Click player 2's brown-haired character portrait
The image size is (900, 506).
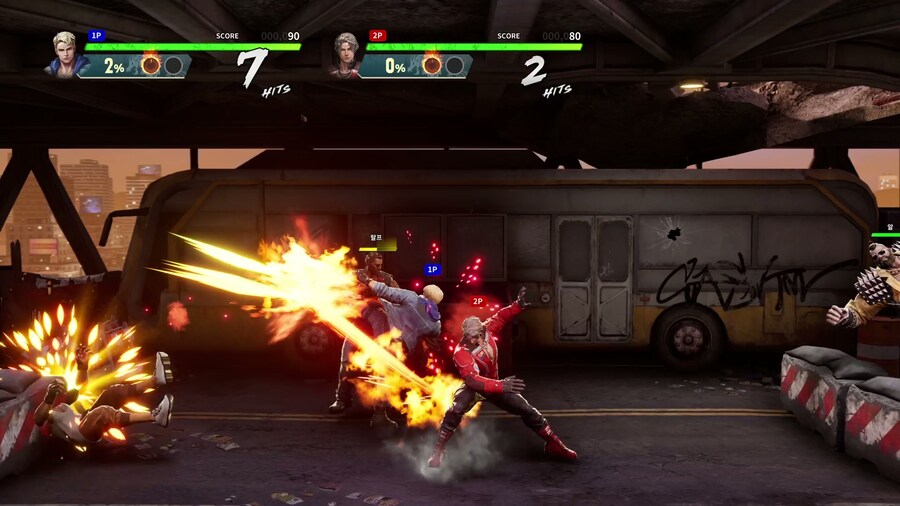(x=345, y=54)
